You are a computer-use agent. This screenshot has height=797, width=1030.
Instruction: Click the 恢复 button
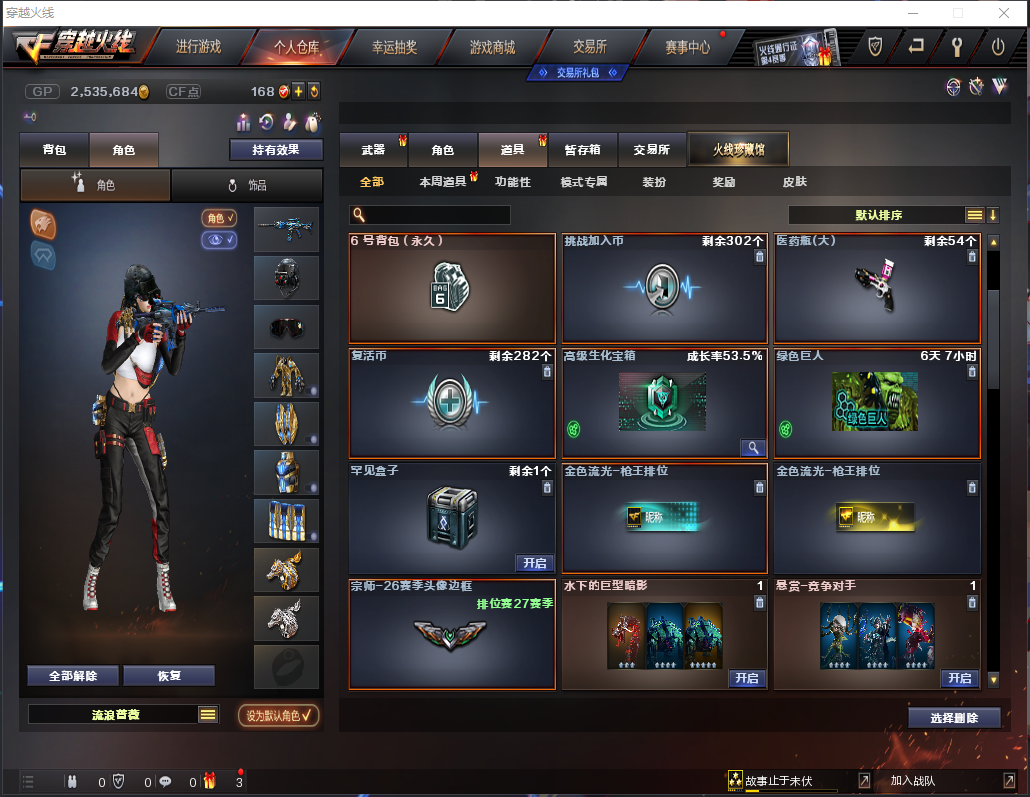[169, 675]
